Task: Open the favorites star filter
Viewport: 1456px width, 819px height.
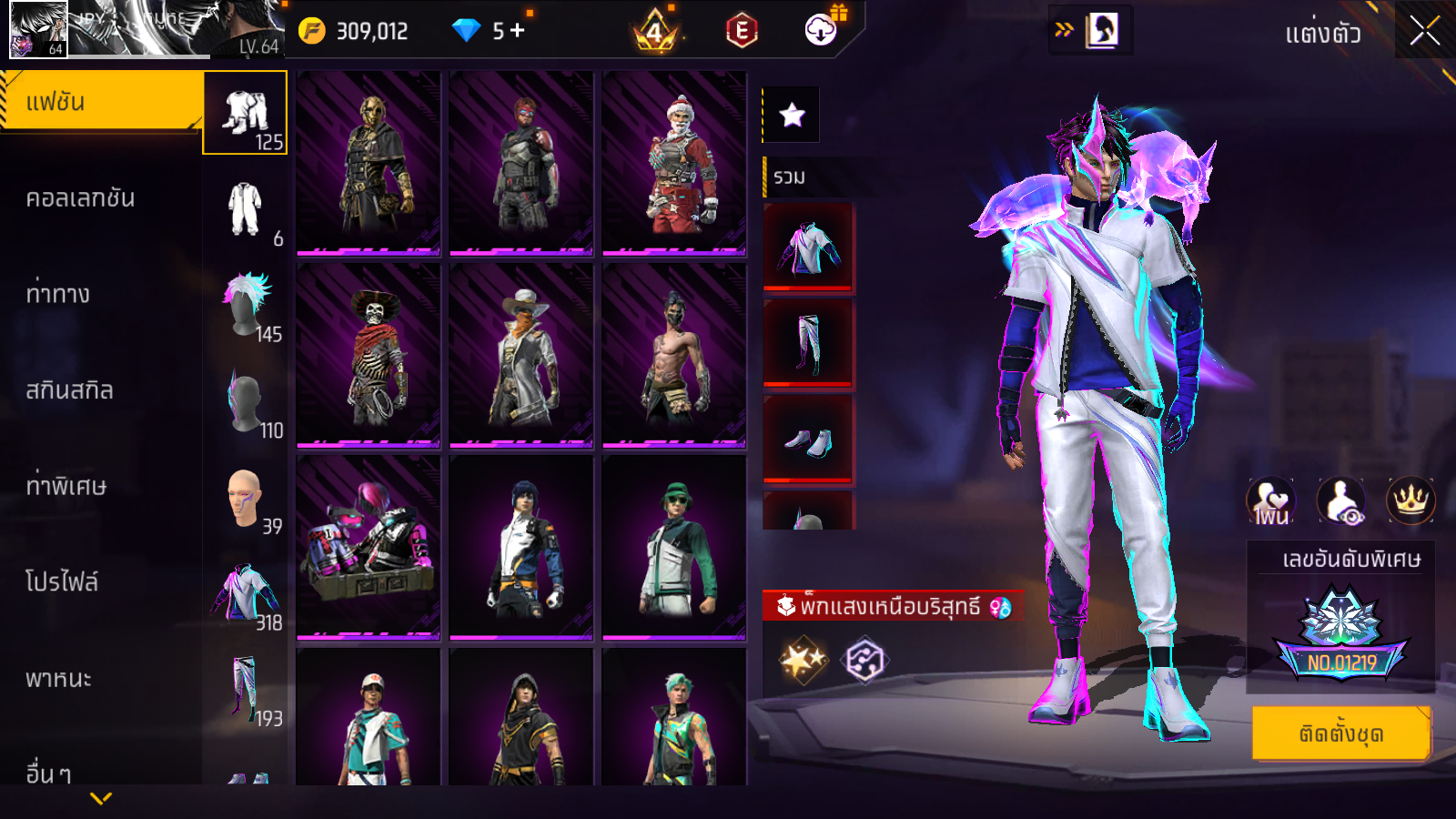Action: pyautogui.click(x=792, y=115)
